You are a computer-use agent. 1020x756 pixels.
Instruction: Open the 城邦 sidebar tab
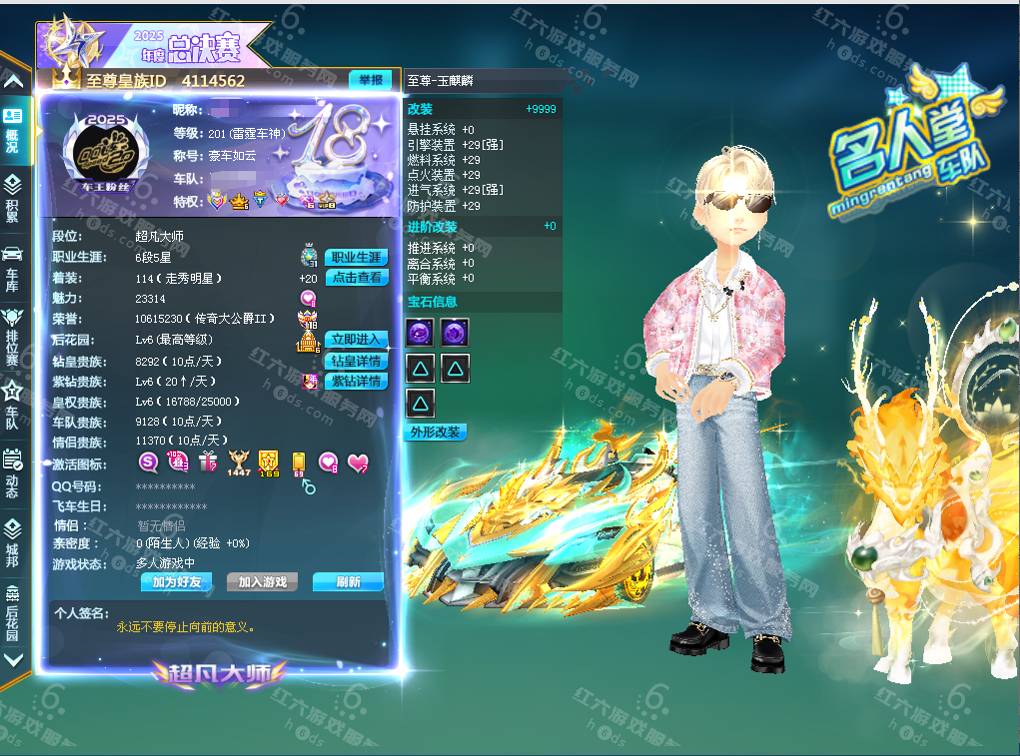[x=12, y=537]
